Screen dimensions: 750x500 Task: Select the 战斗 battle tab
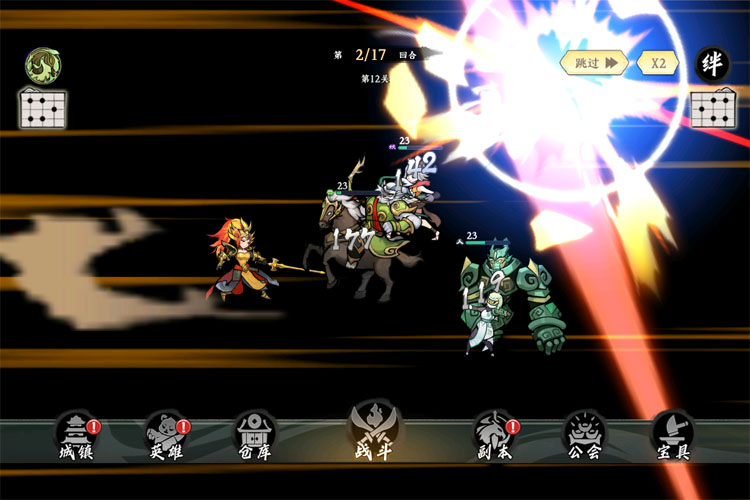tap(373, 430)
